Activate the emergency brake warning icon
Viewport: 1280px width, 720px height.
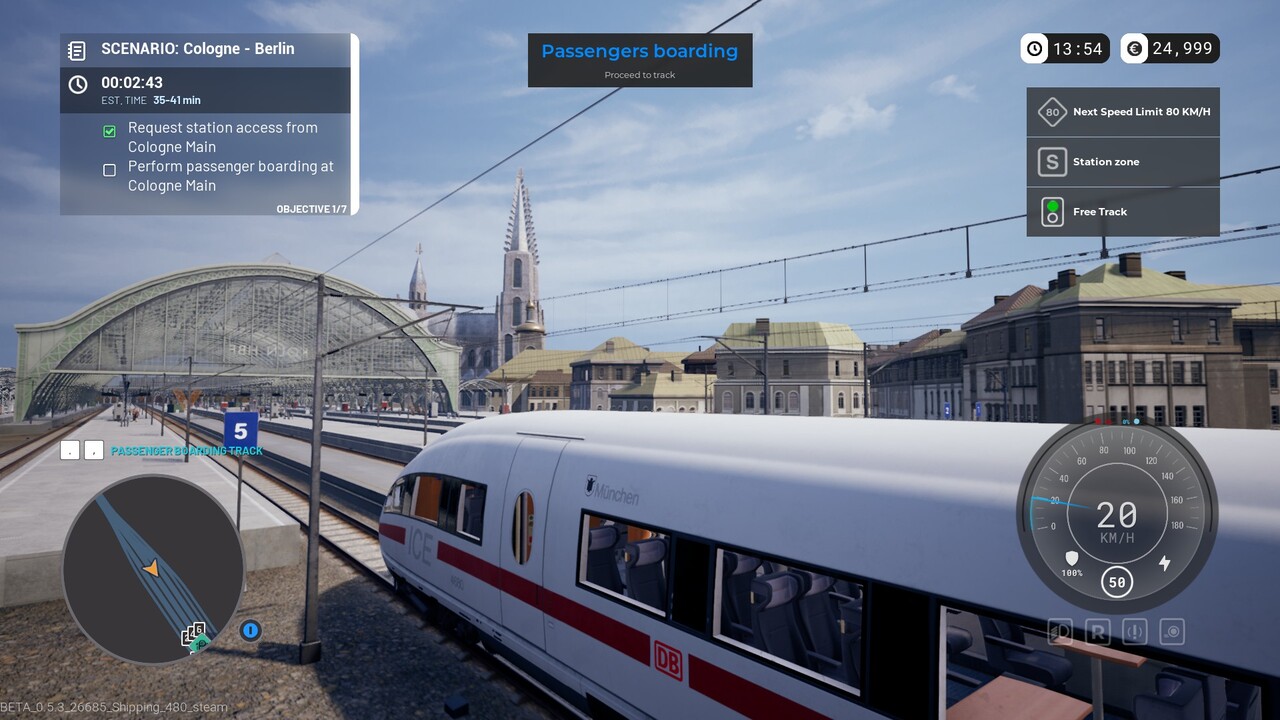(1135, 632)
